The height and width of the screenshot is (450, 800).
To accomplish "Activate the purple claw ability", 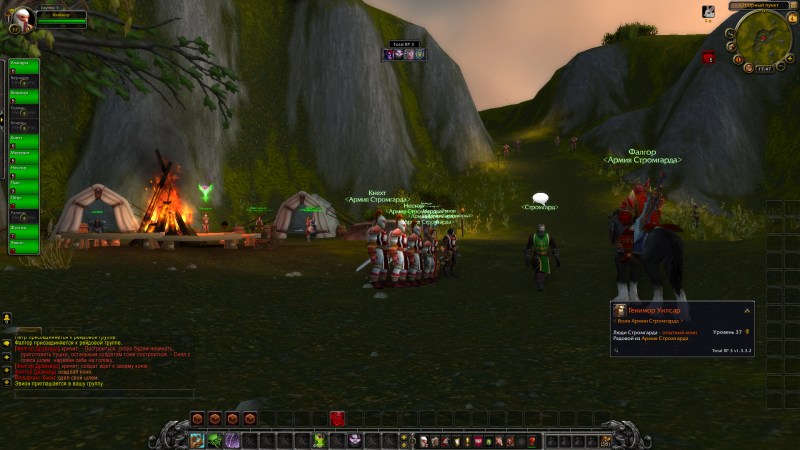I will 232,440.
